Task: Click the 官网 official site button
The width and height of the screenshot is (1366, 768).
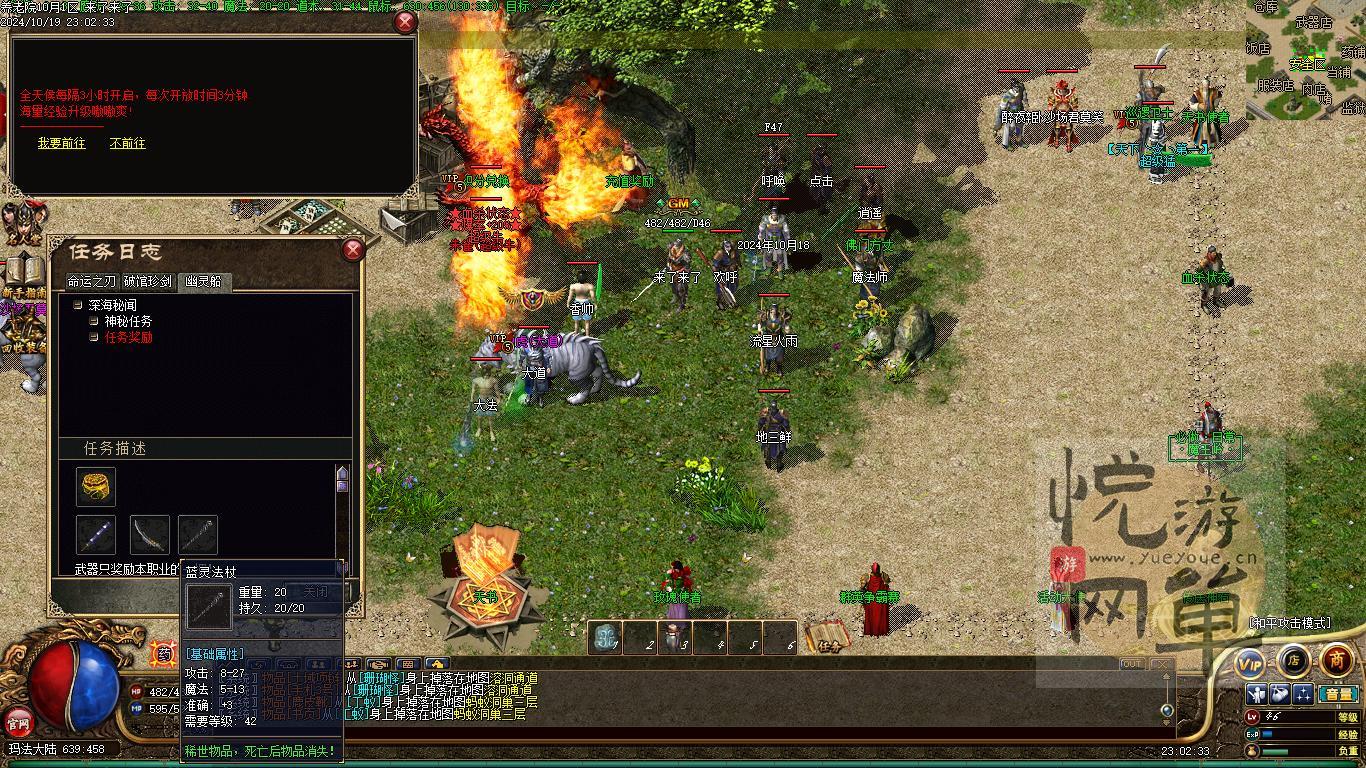Action: point(18,721)
